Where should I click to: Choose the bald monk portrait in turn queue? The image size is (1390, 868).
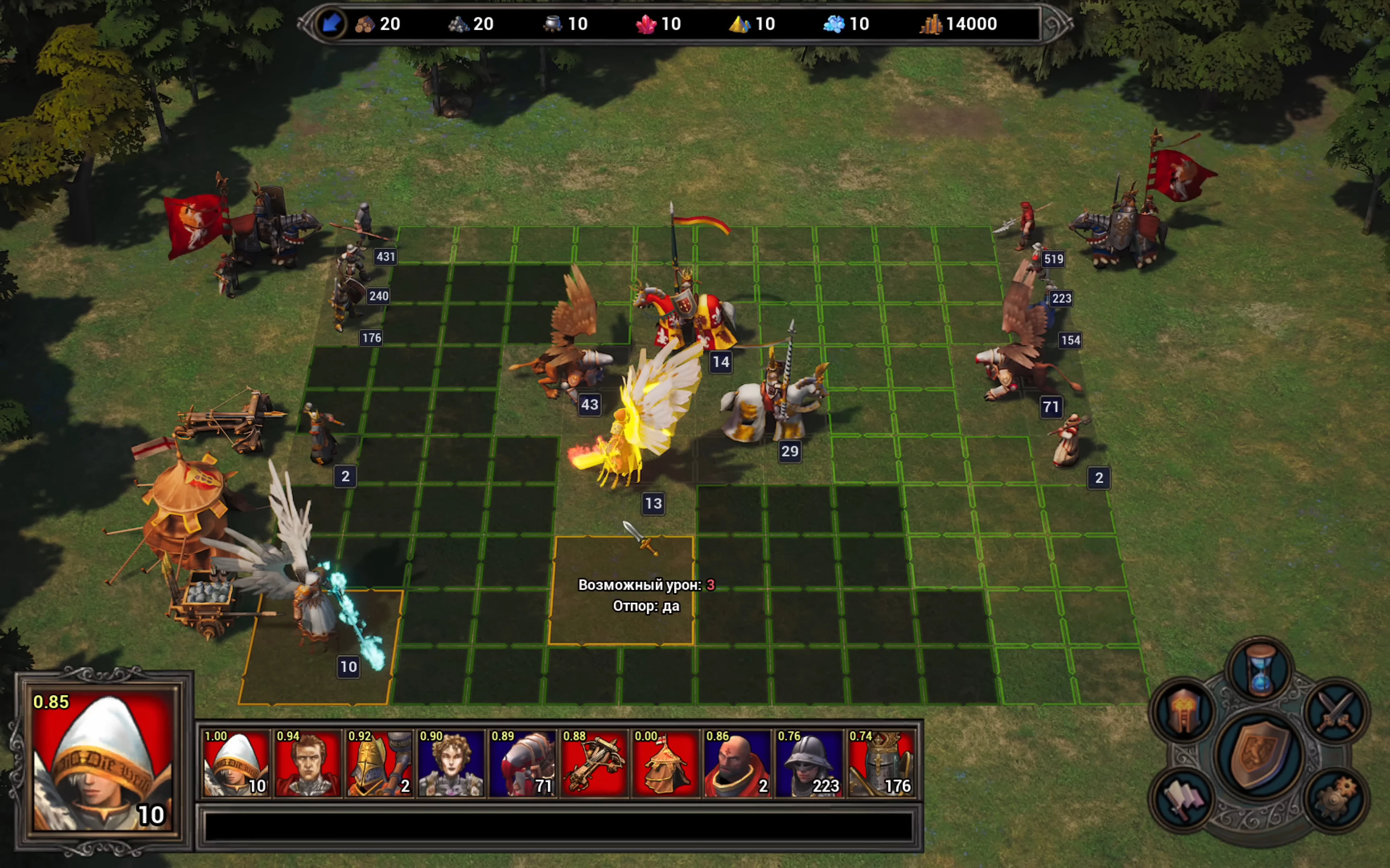tap(737, 763)
